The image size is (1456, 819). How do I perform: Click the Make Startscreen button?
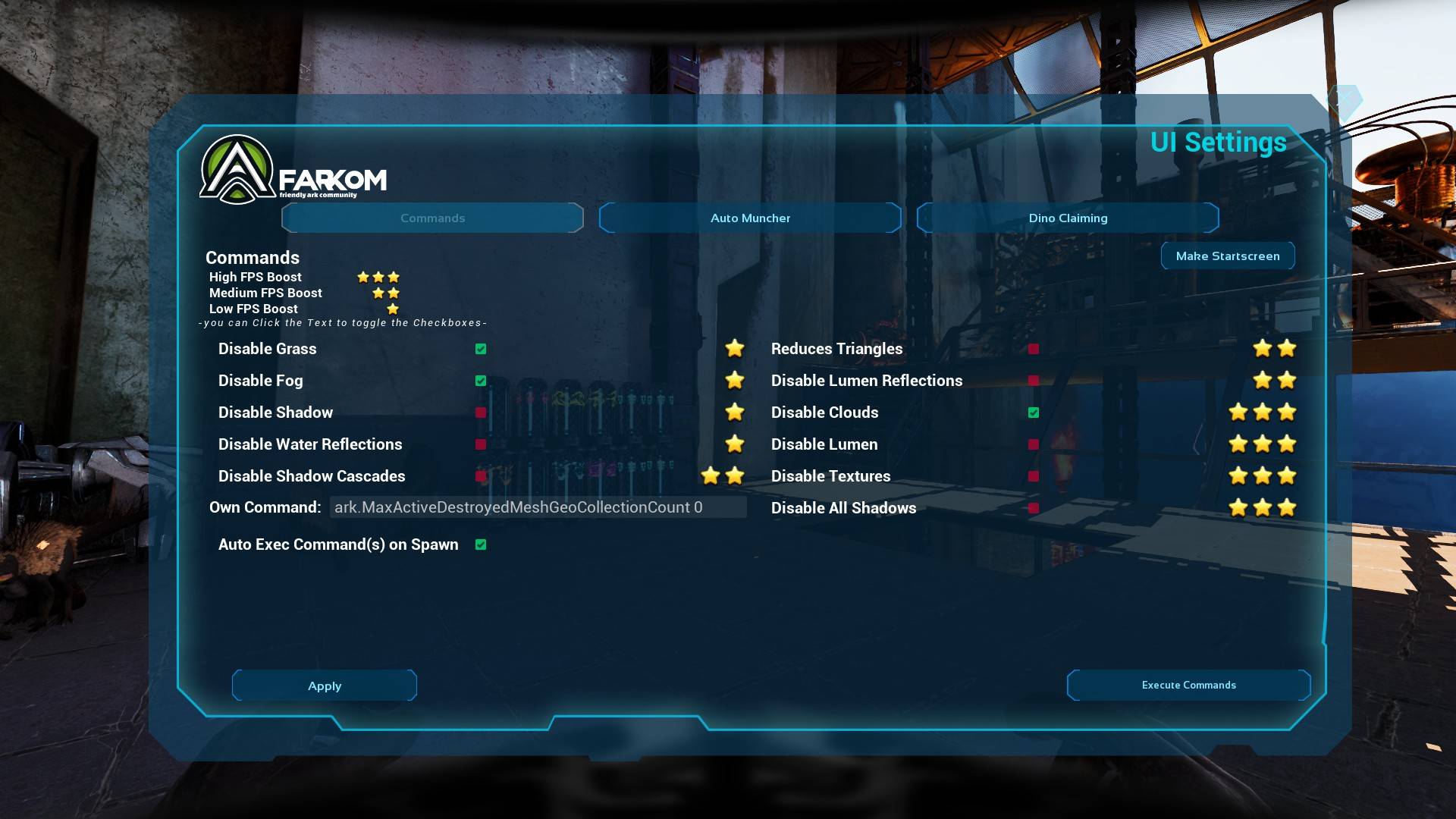[1227, 256]
